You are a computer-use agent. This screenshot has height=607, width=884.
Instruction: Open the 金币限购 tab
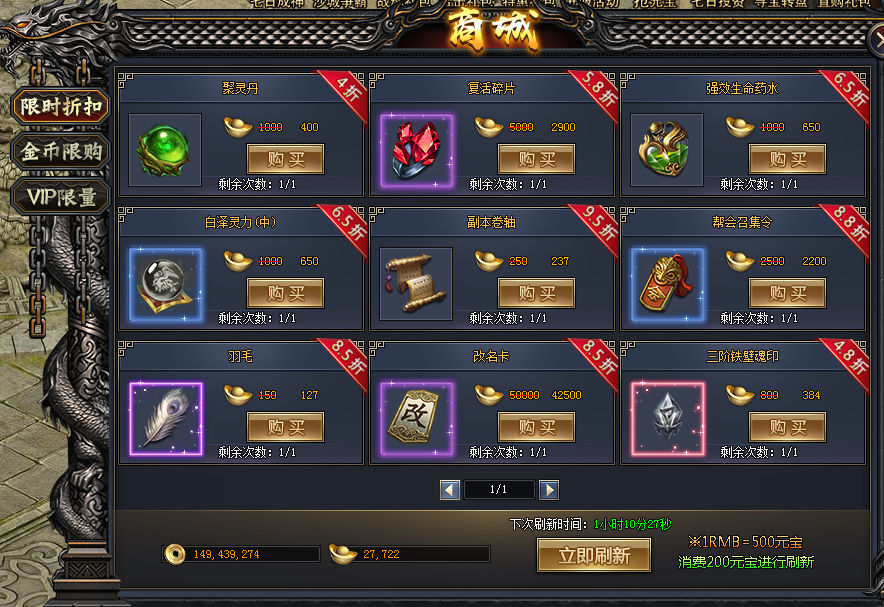point(60,152)
